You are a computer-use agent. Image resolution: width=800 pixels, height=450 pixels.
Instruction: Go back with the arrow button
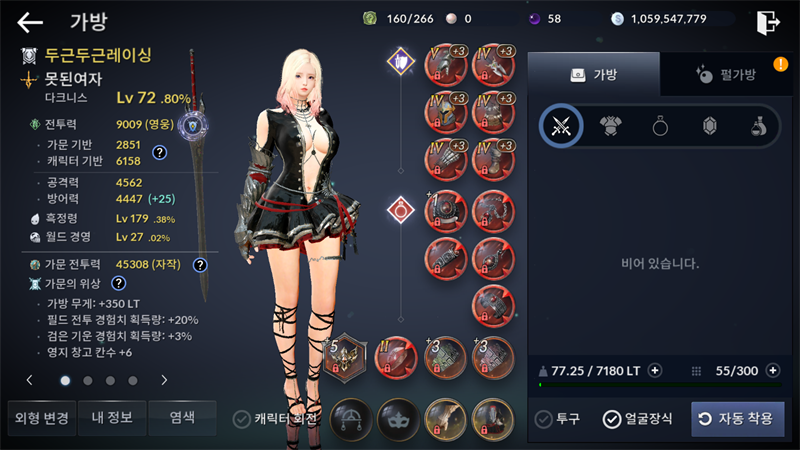31,22
